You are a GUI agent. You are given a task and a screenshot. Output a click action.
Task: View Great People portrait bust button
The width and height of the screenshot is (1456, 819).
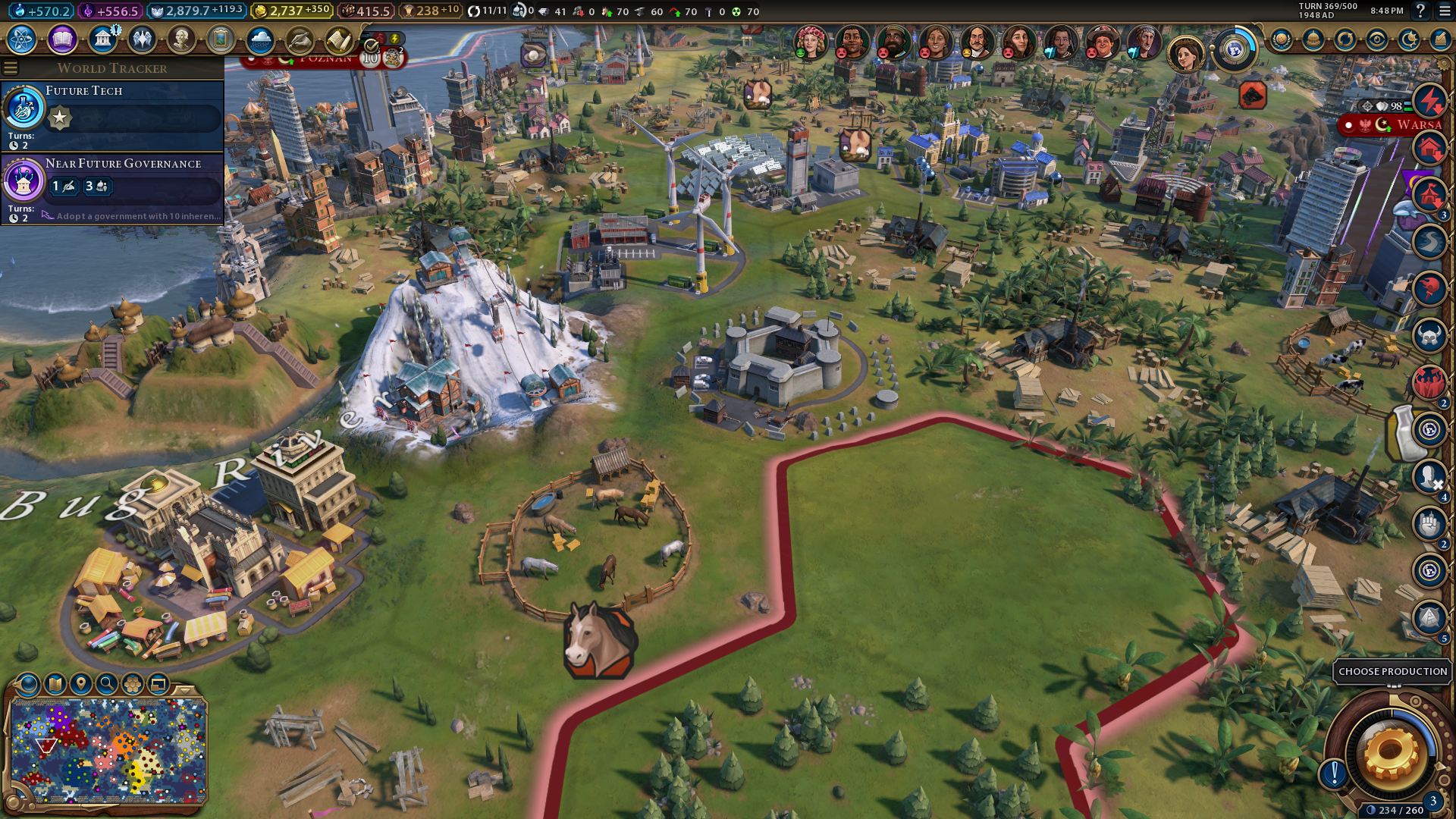[x=181, y=39]
